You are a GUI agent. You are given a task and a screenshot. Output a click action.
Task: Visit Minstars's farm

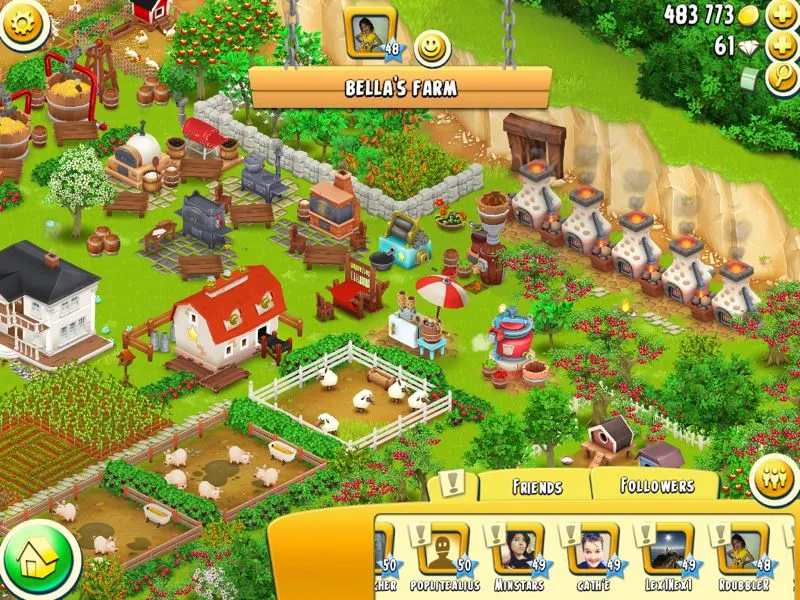tap(518, 556)
